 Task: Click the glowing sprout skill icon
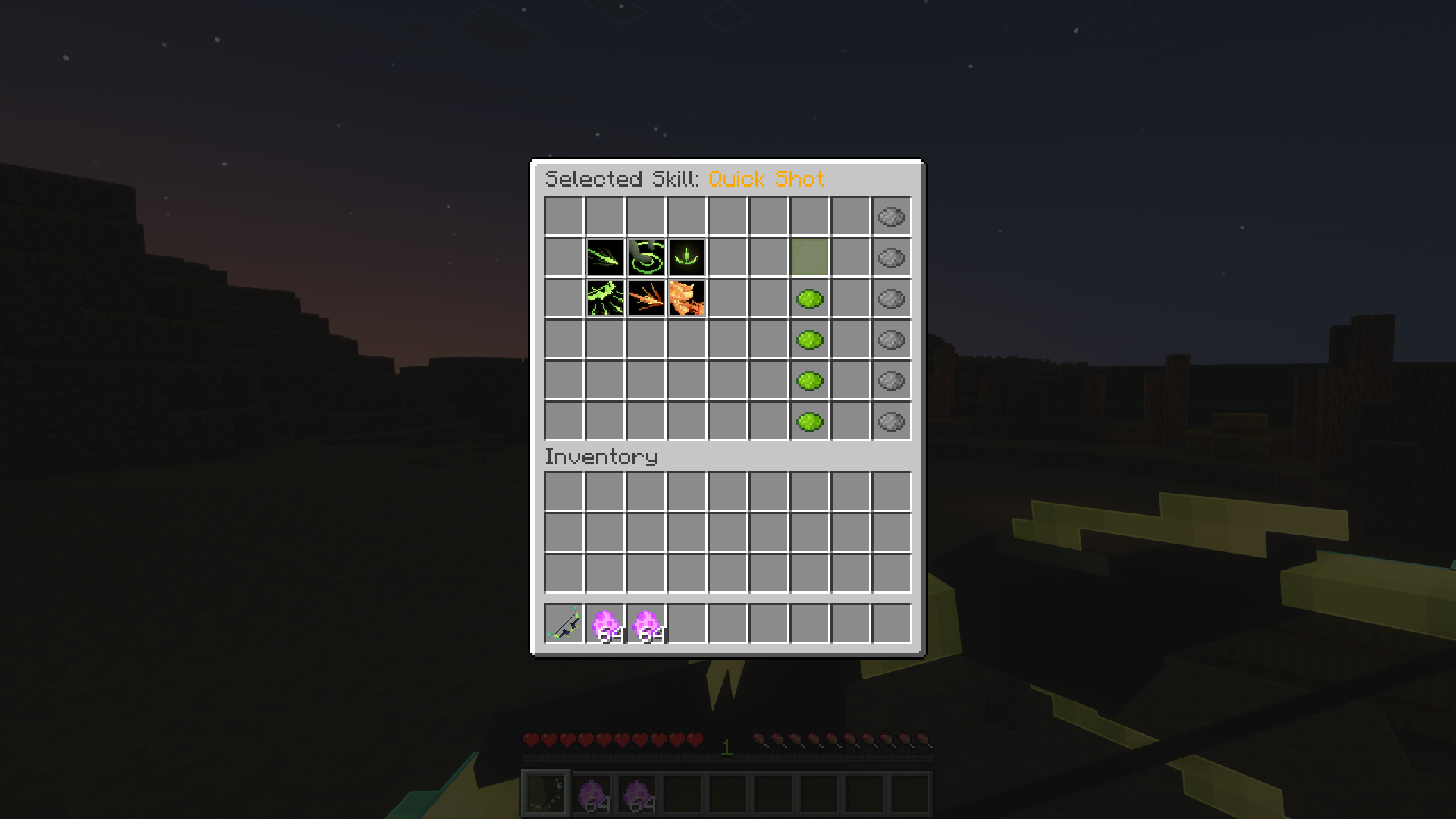[x=687, y=258]
